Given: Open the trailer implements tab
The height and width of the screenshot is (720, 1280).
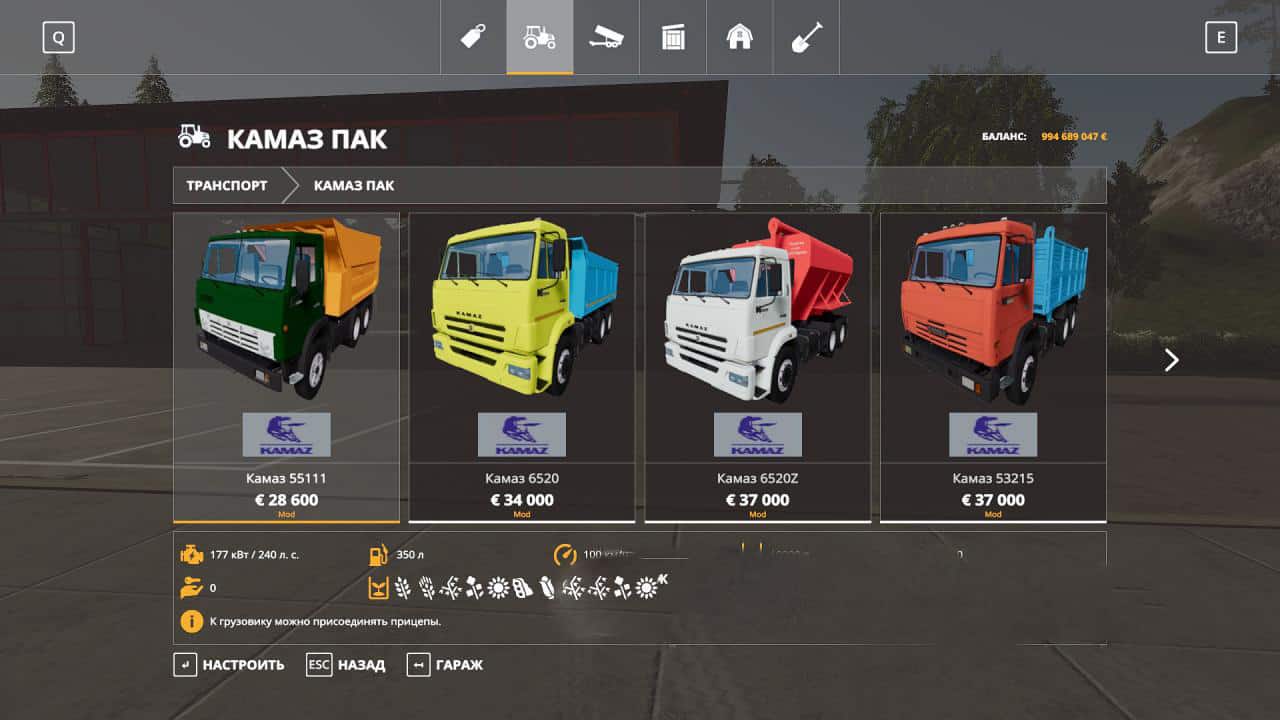Looking at the screenshot, I should [x=606, y=37].
